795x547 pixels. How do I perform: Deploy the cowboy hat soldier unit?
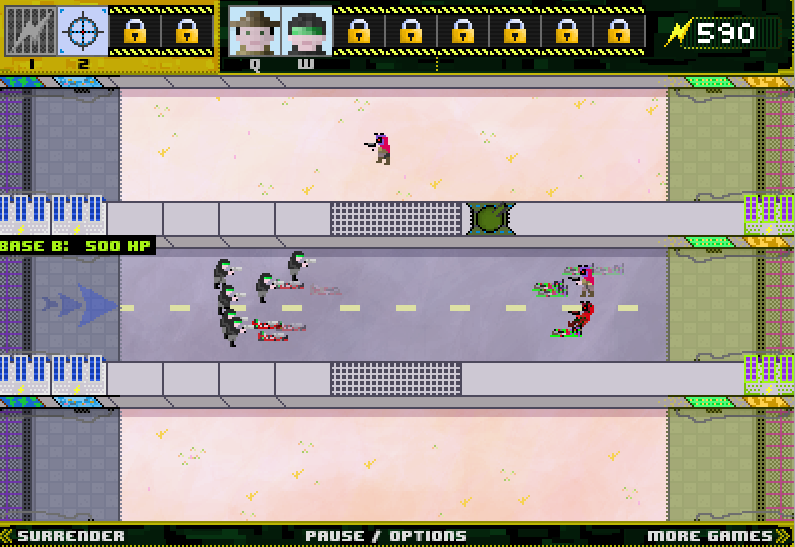click(x=254, y=31)
